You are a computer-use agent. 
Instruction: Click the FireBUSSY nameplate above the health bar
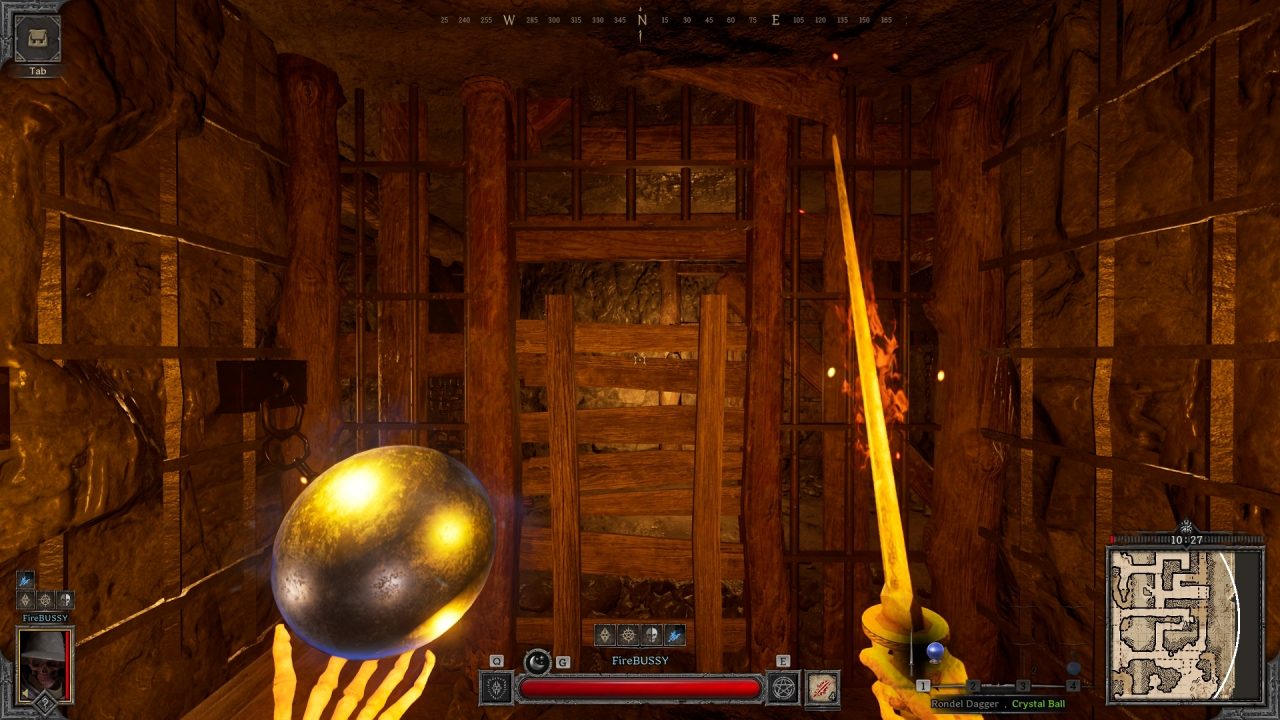639,660
